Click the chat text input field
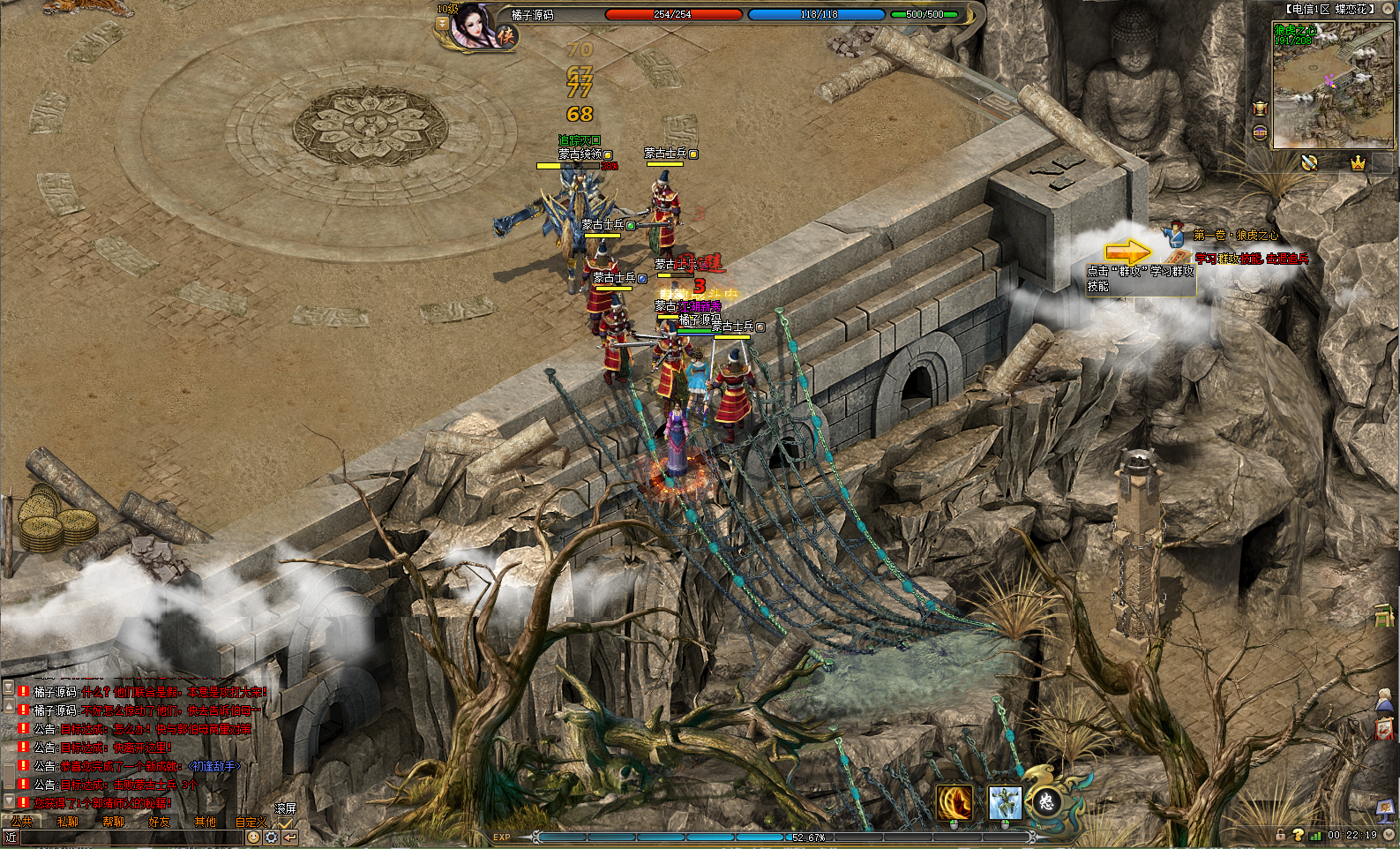This screenshot has height=849, width=1400. (131, 837)
